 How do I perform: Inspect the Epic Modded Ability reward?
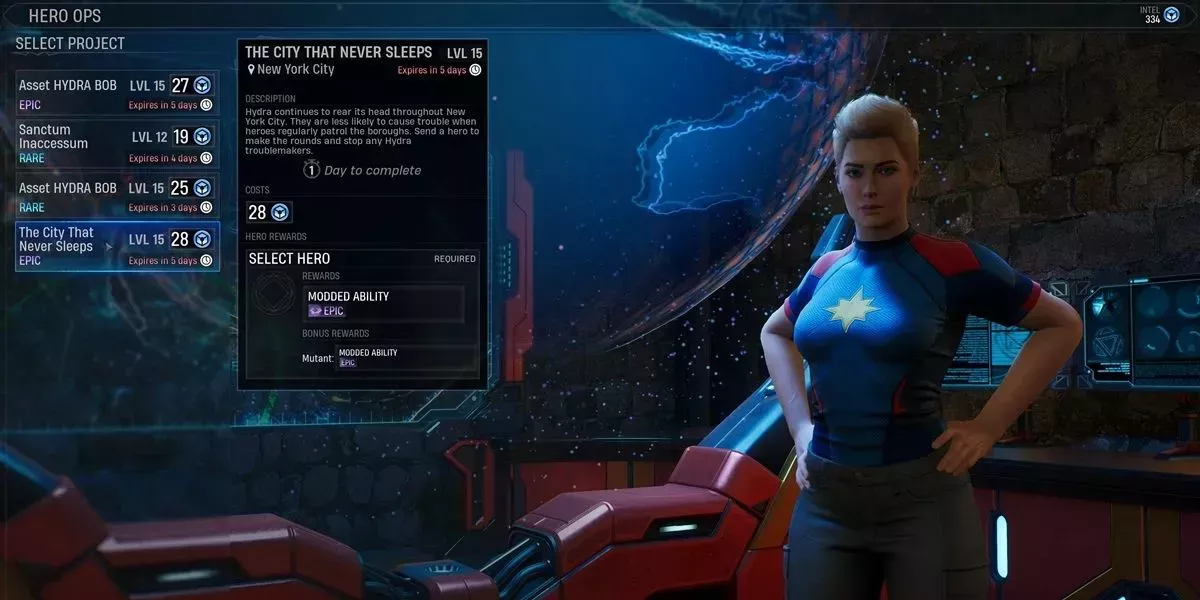coord(383,303)
